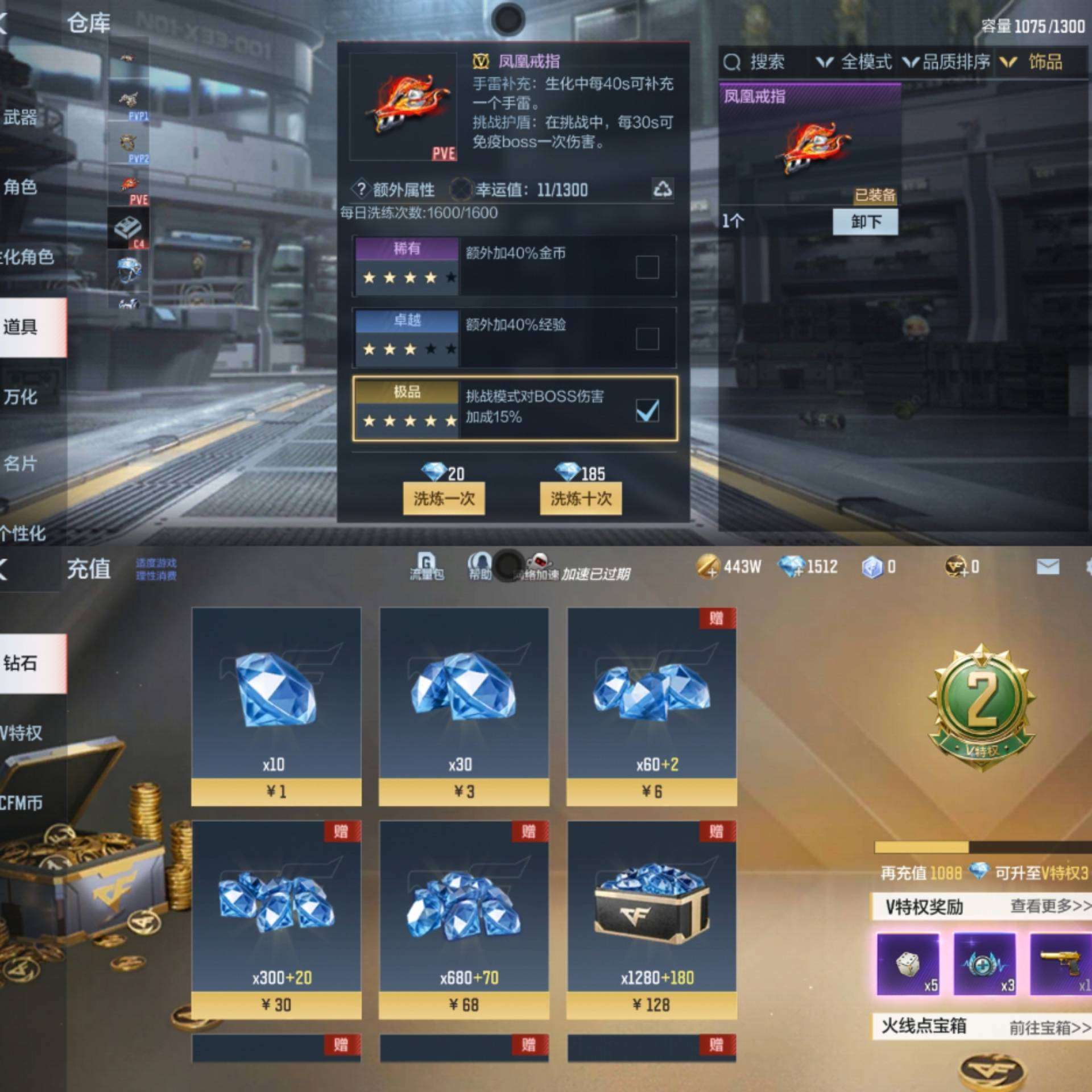Purchase the x1280+180 diamond chest for ¥128
This screenshot has width=1092, height=1092.
click(652, 920)
